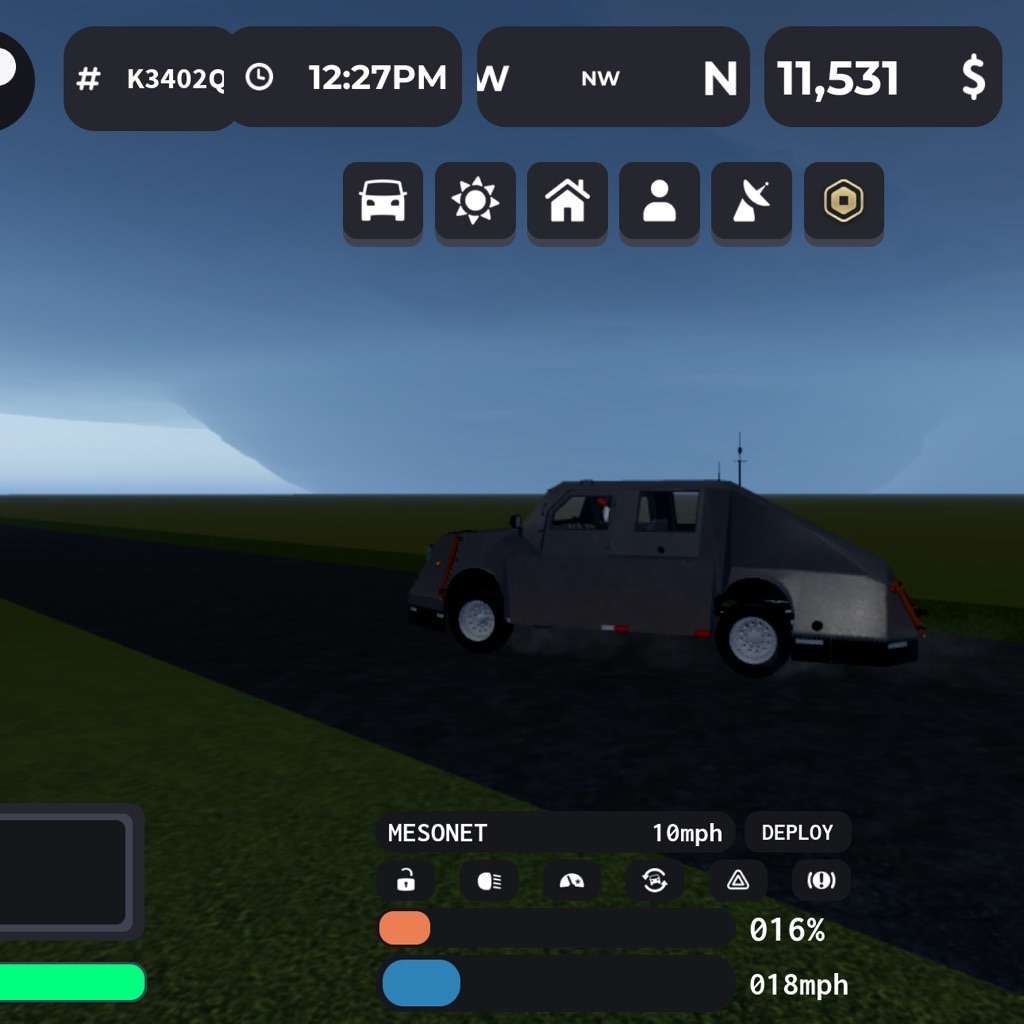Toggle the vehicle door lock
The width and height of the screenshot is (1024, 1024).
click(x=406, y=881)
